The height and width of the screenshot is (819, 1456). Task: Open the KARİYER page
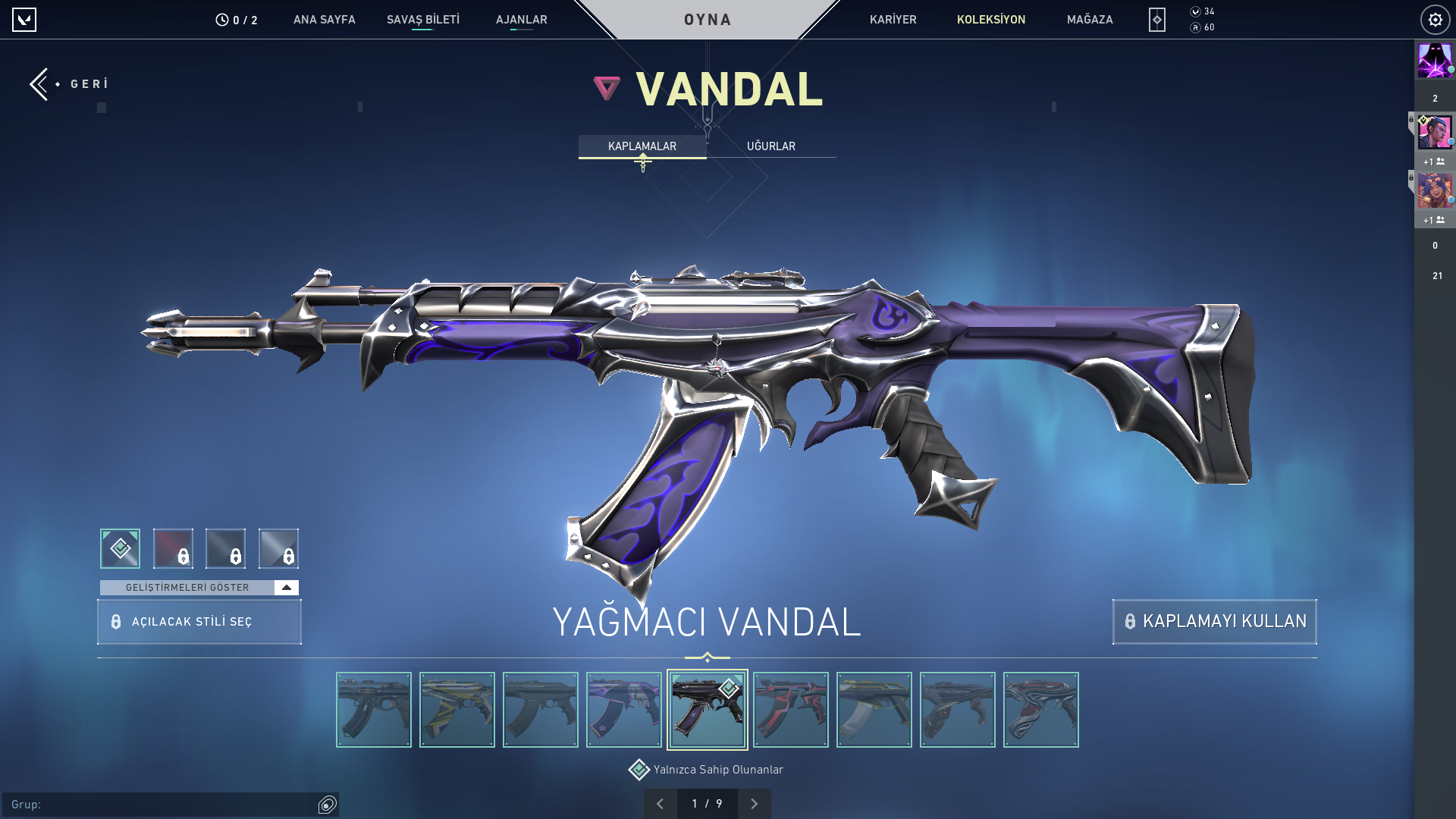[x=893, y=20]
